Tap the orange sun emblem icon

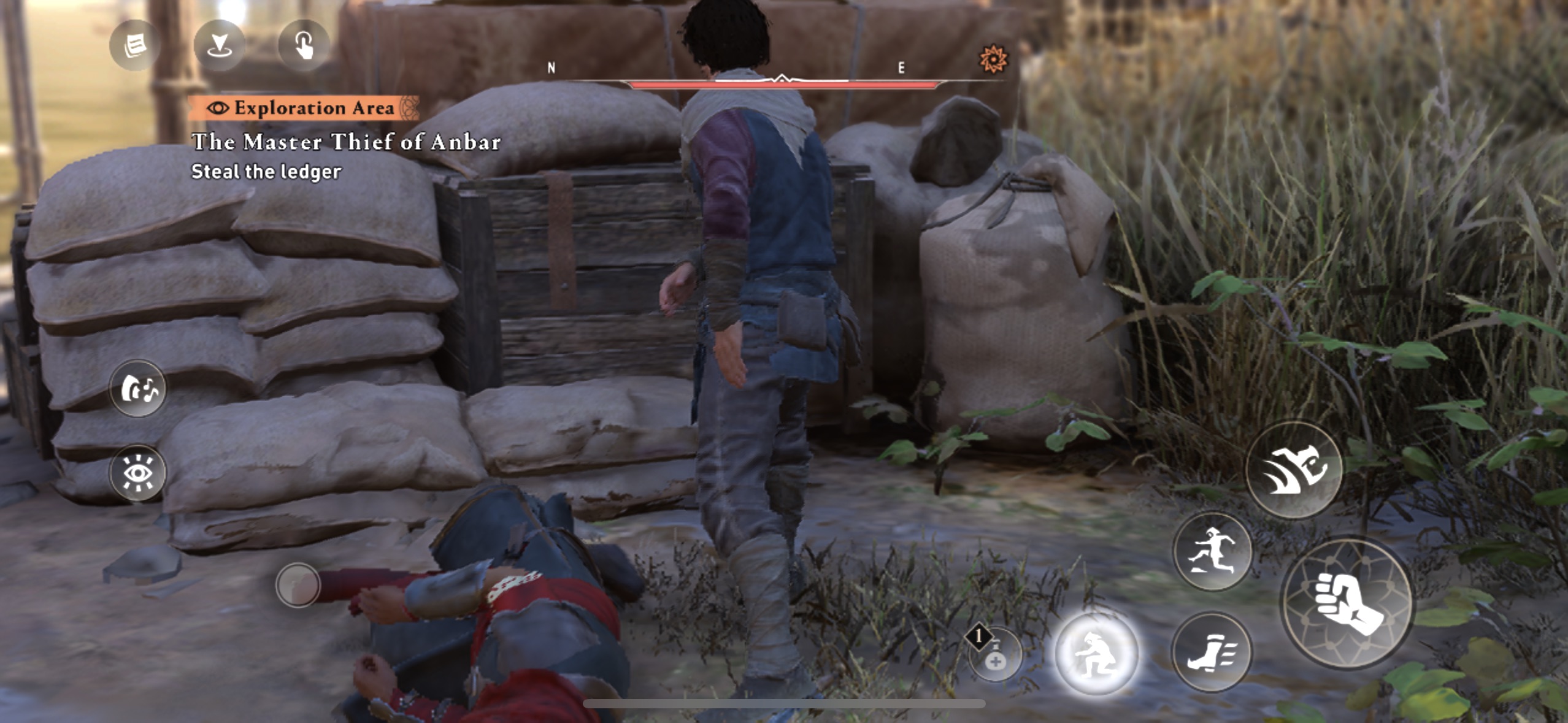click(x=992, y=59)
